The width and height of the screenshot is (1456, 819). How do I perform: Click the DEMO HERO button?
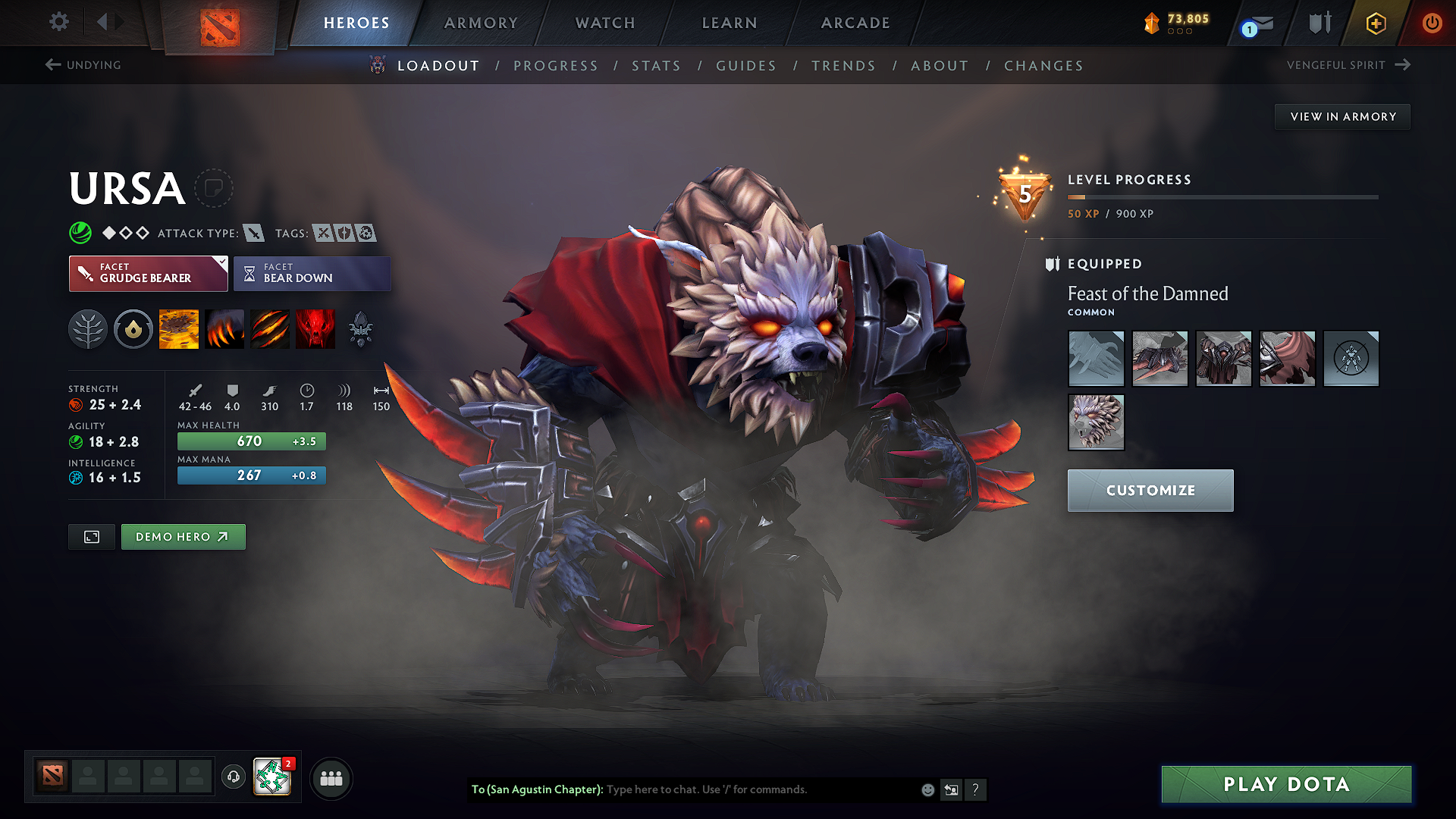183,536
